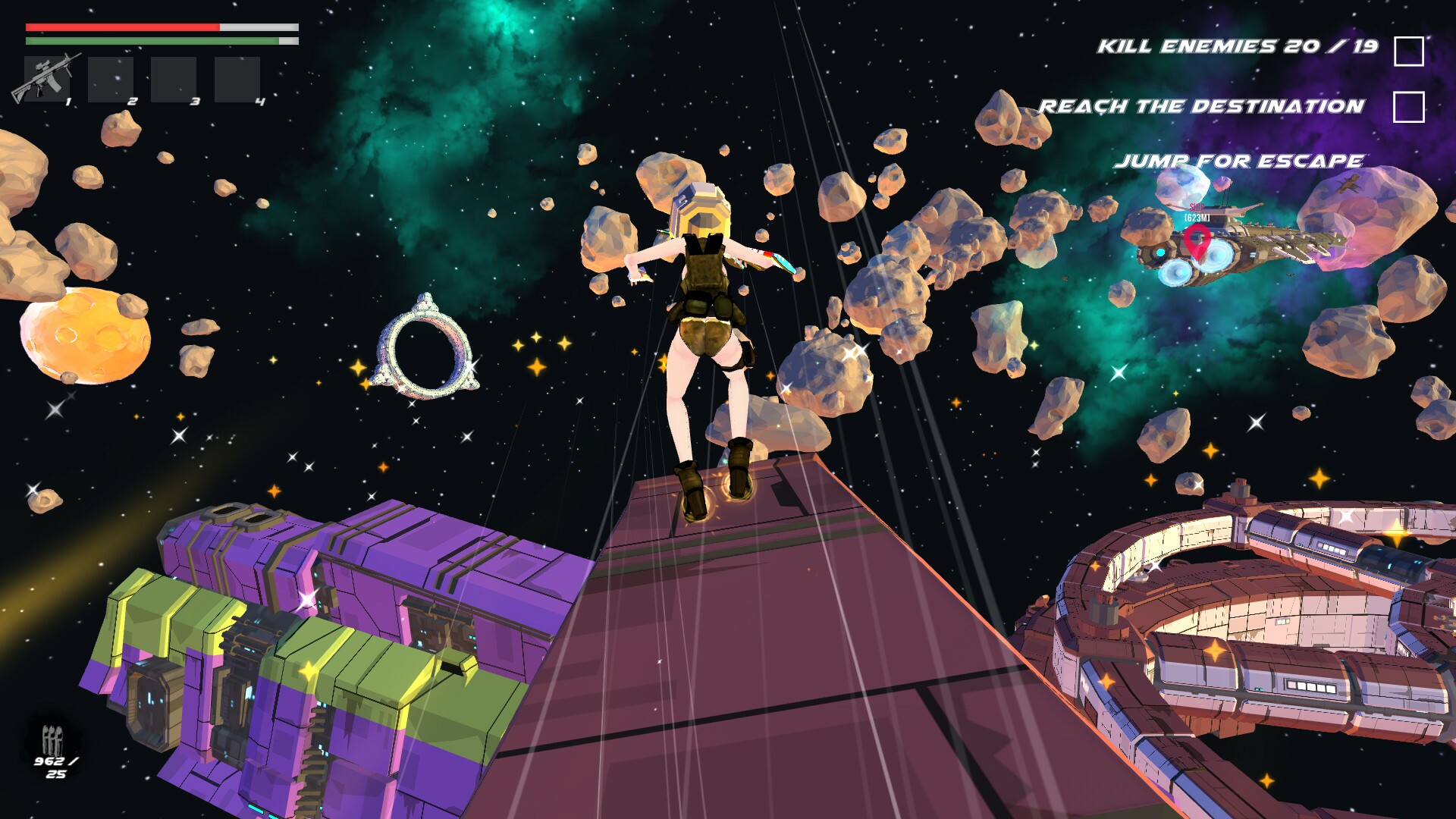1456x819 pixels.
Task: Click the empty weapon slot 4
Action: tap(237, 80)
